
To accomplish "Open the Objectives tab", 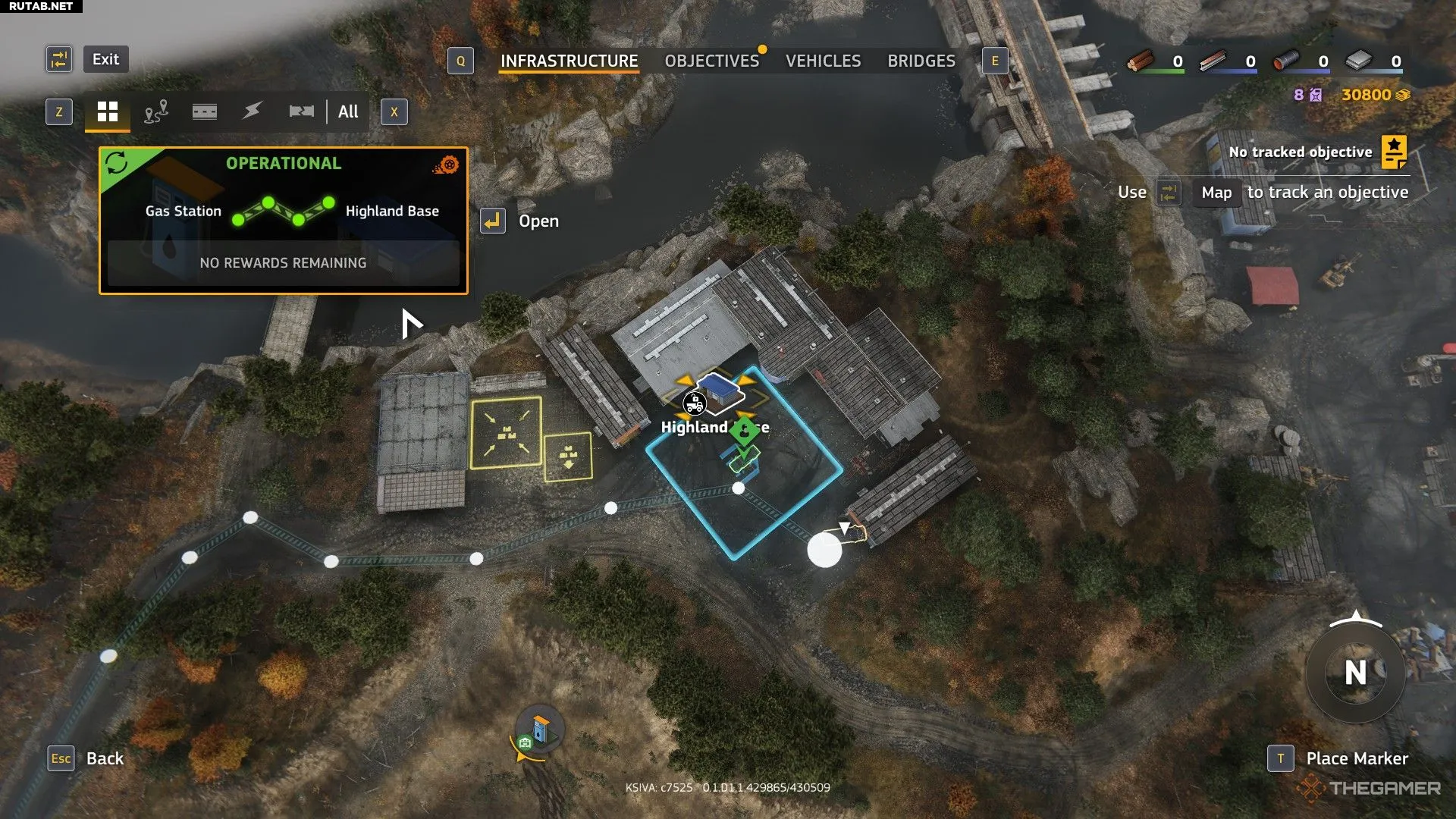I will [x=711, y=61].
